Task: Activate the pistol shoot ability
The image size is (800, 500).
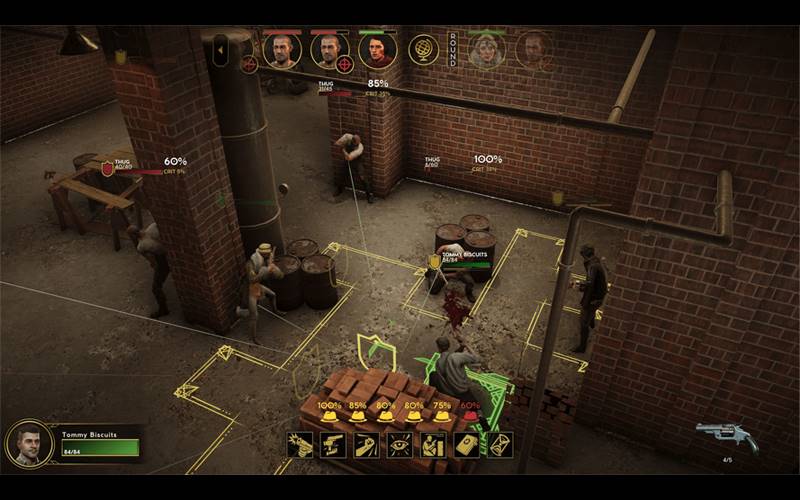Action: pyautogui.click(x=300, y=445)
